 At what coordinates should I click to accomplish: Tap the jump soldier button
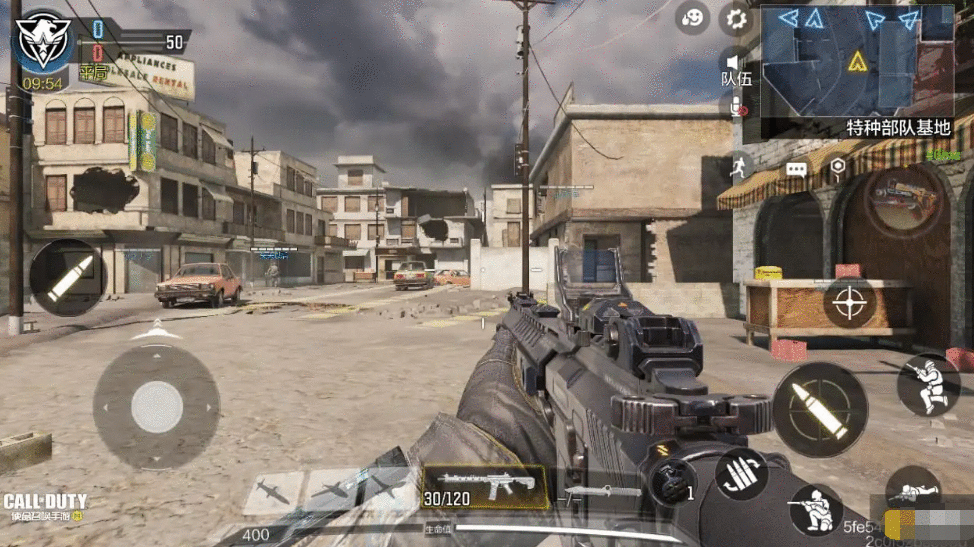point(927,385)
